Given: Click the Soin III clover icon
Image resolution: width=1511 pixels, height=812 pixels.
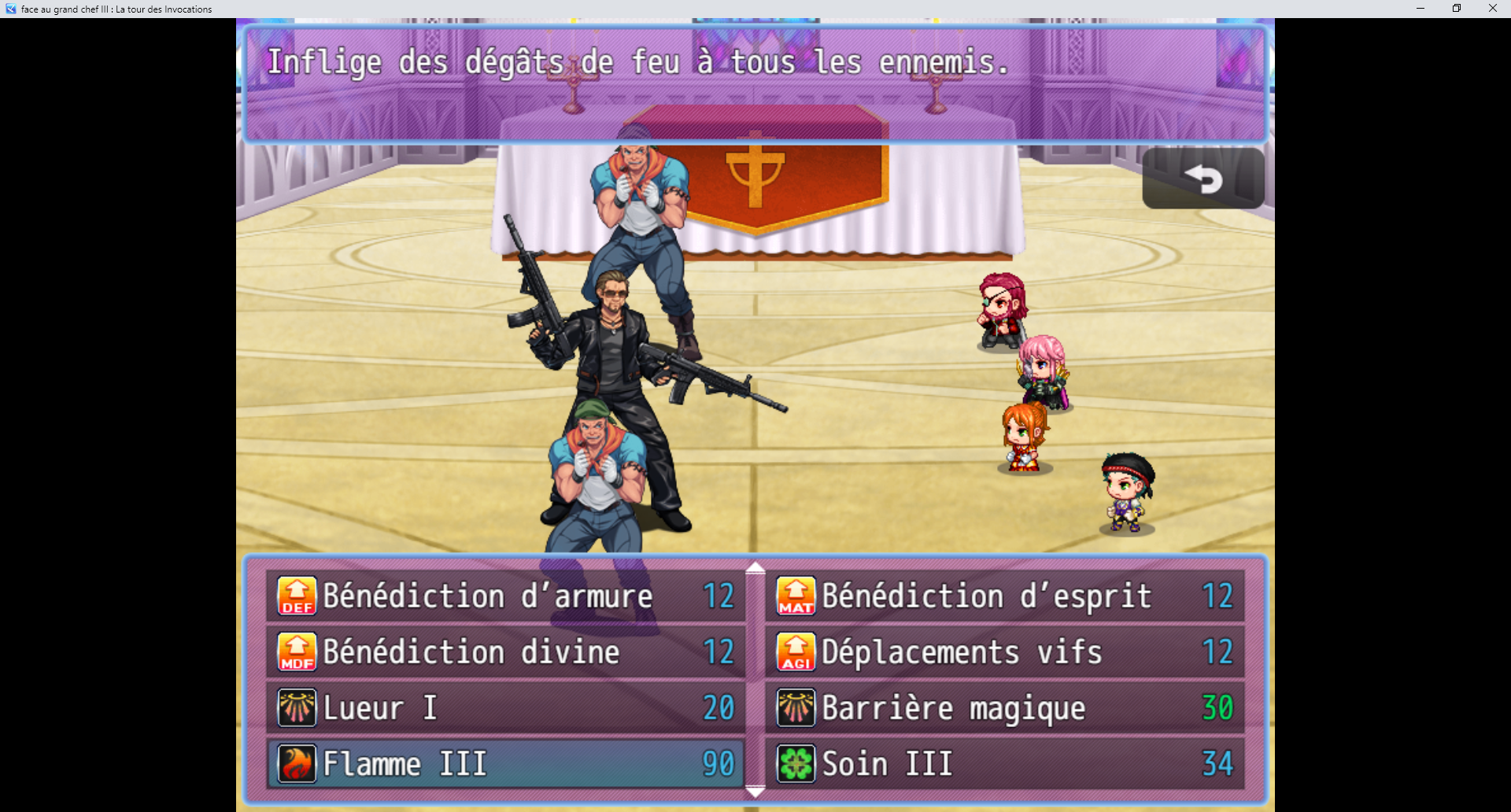Looking at the screenshot, I should [x=796, y=763].
